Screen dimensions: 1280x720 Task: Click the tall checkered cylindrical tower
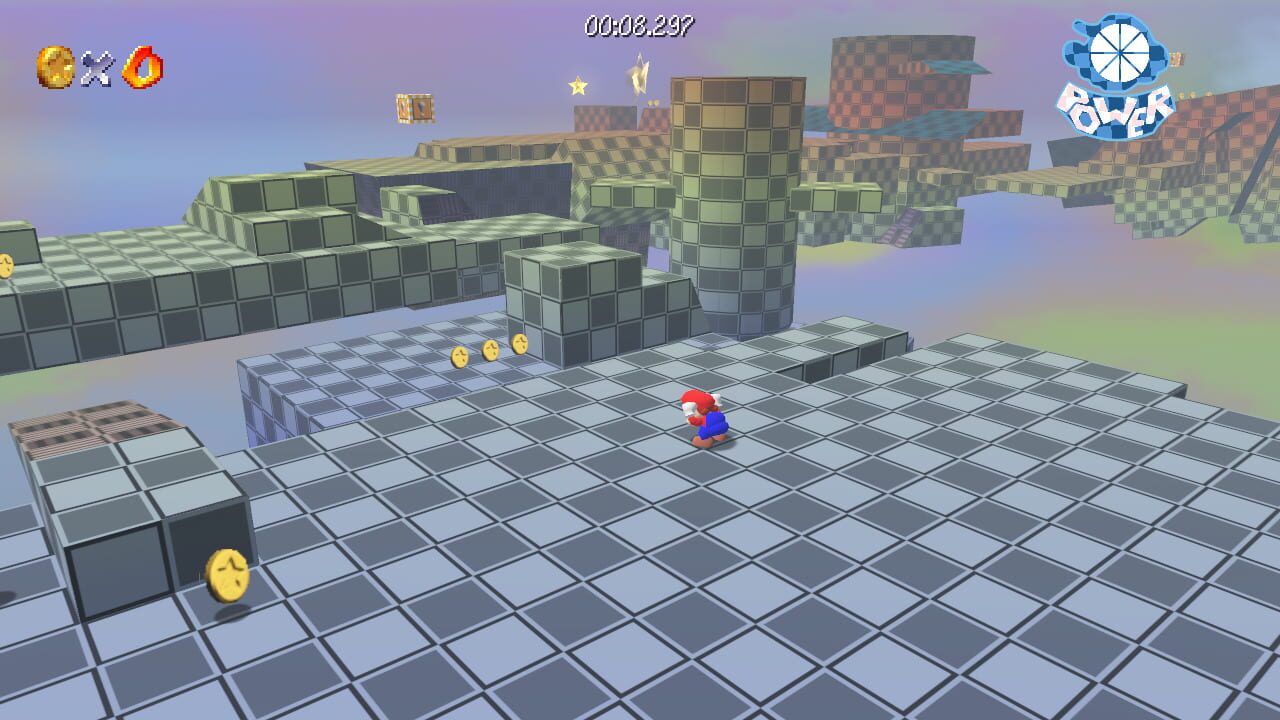[730, 200]
